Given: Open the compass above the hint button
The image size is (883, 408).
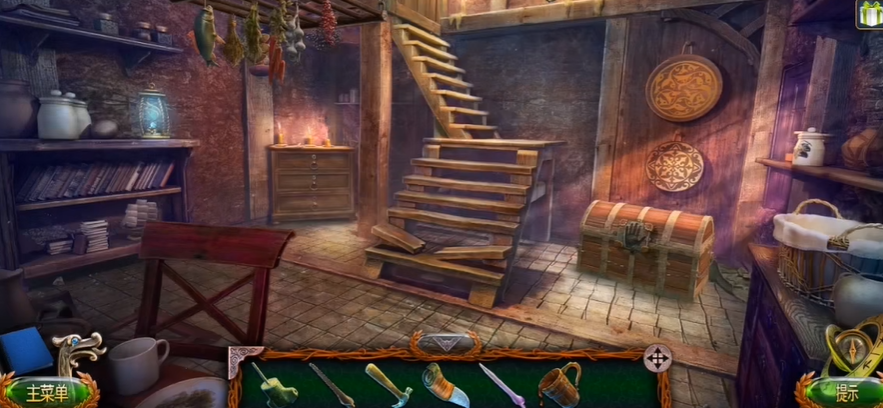Looking at the screenshot, I should (x=852, y=343).
